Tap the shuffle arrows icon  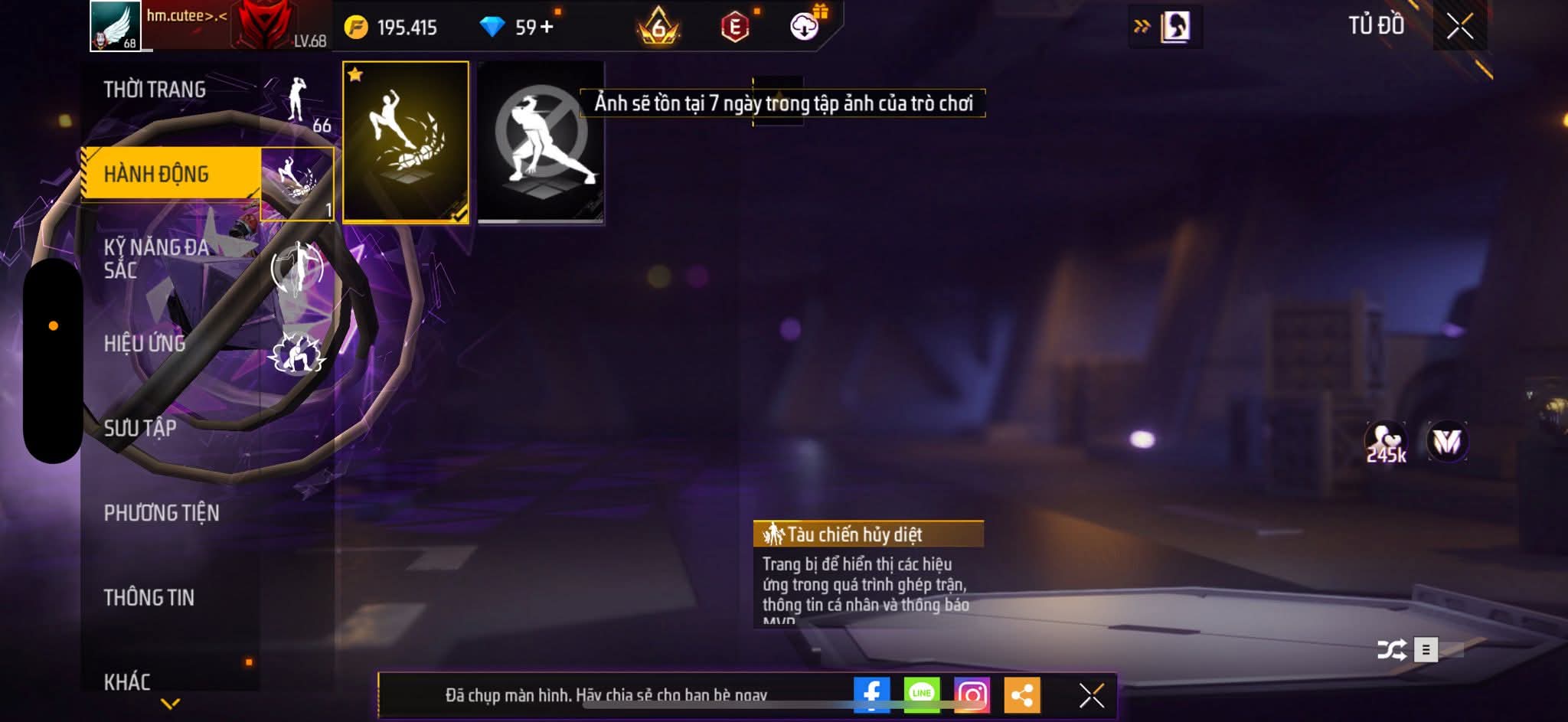pos(1391,650)
